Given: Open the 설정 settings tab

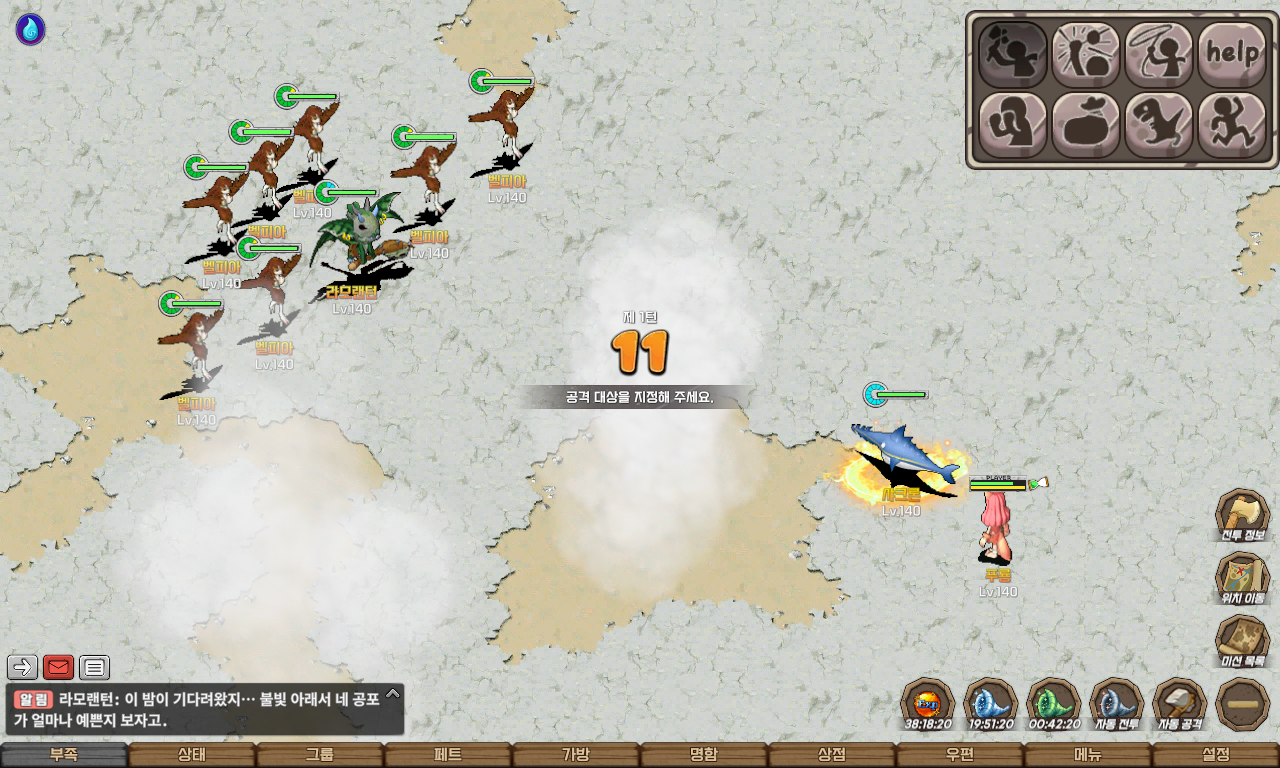Looking at the screenshot, I should click(x=1216, y=755).
